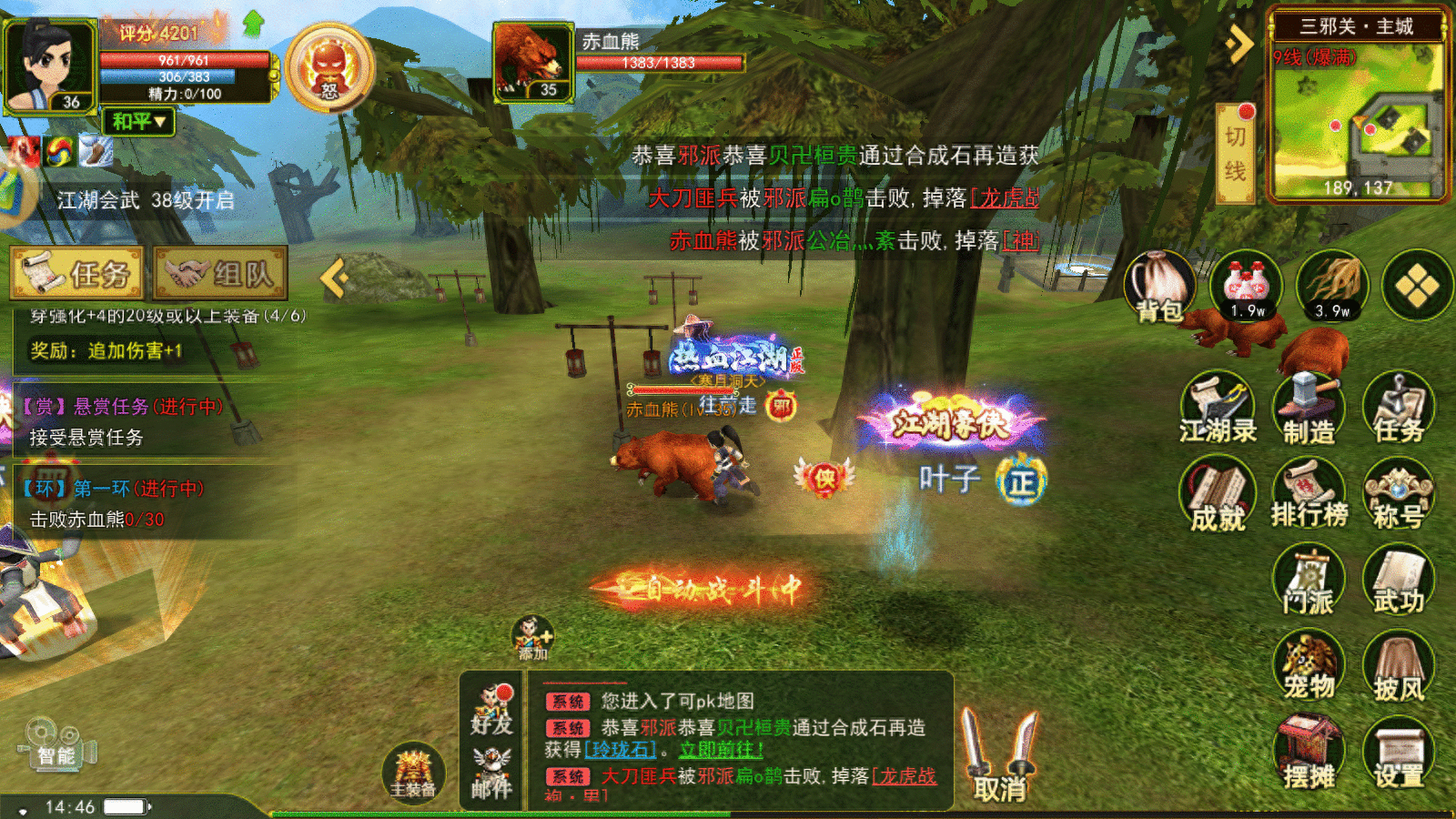Screen dimensions: 1456x819
Task: Open the 武功 martial skills menu
Action: (1399, 581)
